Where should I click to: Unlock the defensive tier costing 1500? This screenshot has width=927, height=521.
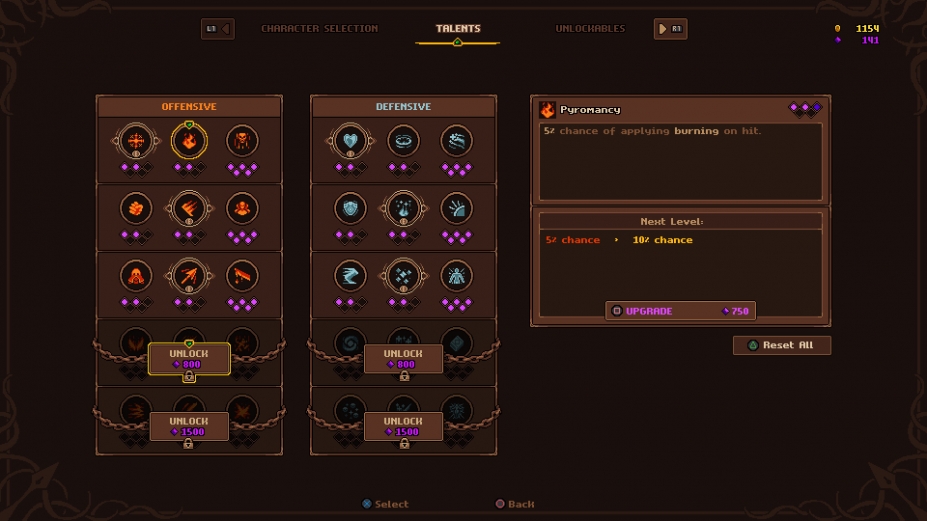pyautogui.click(x=403, y=427)
